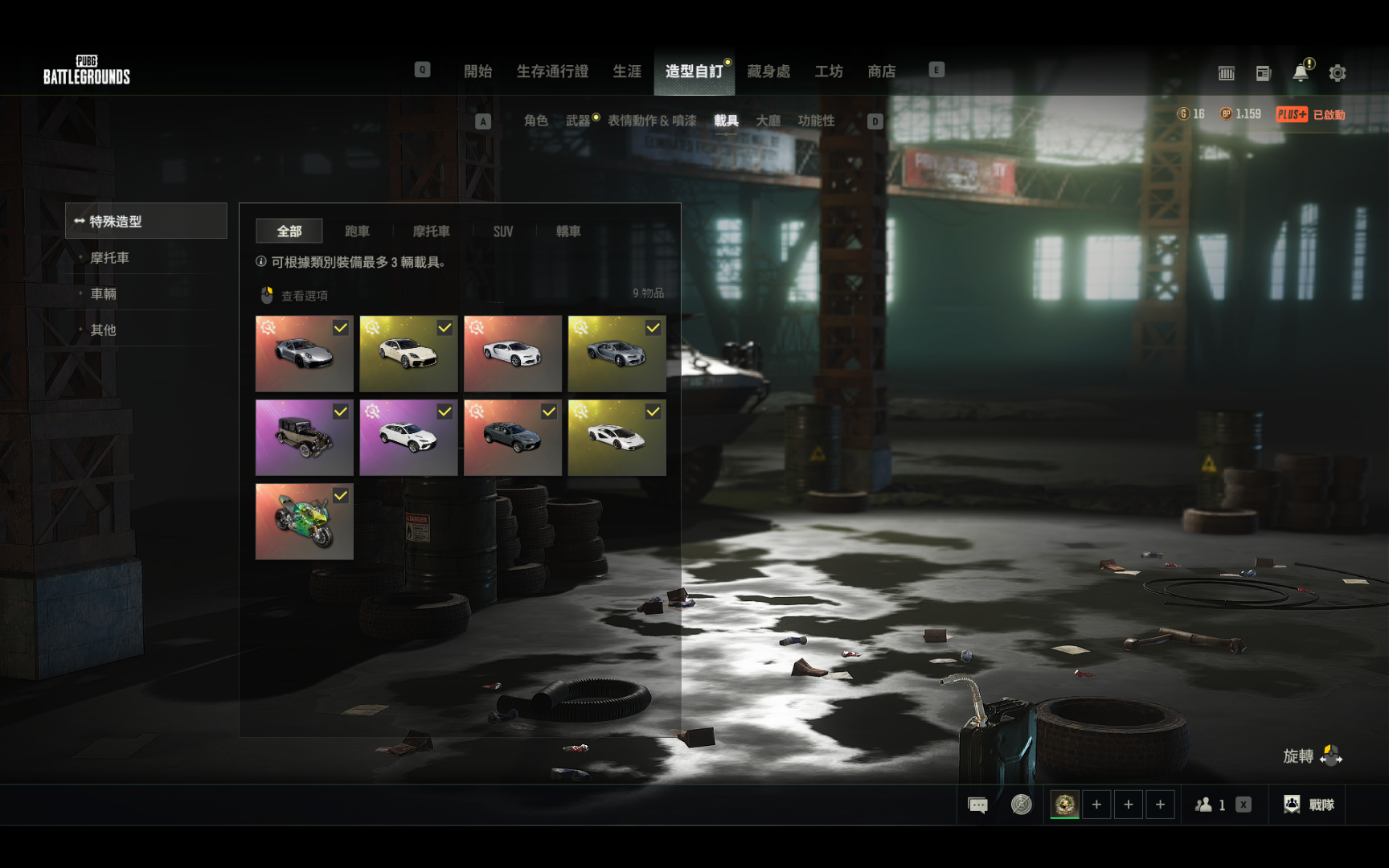Select 摩托車 in the left sidebar
This screenshot has height=868, width=1389.
110,258
